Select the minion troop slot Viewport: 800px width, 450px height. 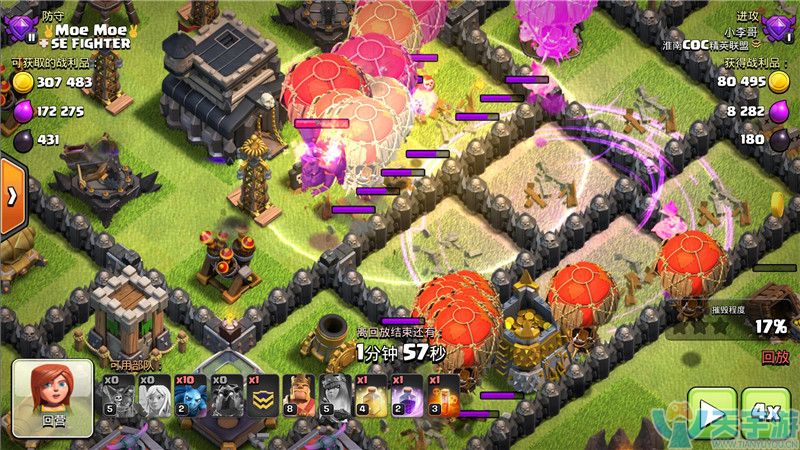tap(192, 396)
